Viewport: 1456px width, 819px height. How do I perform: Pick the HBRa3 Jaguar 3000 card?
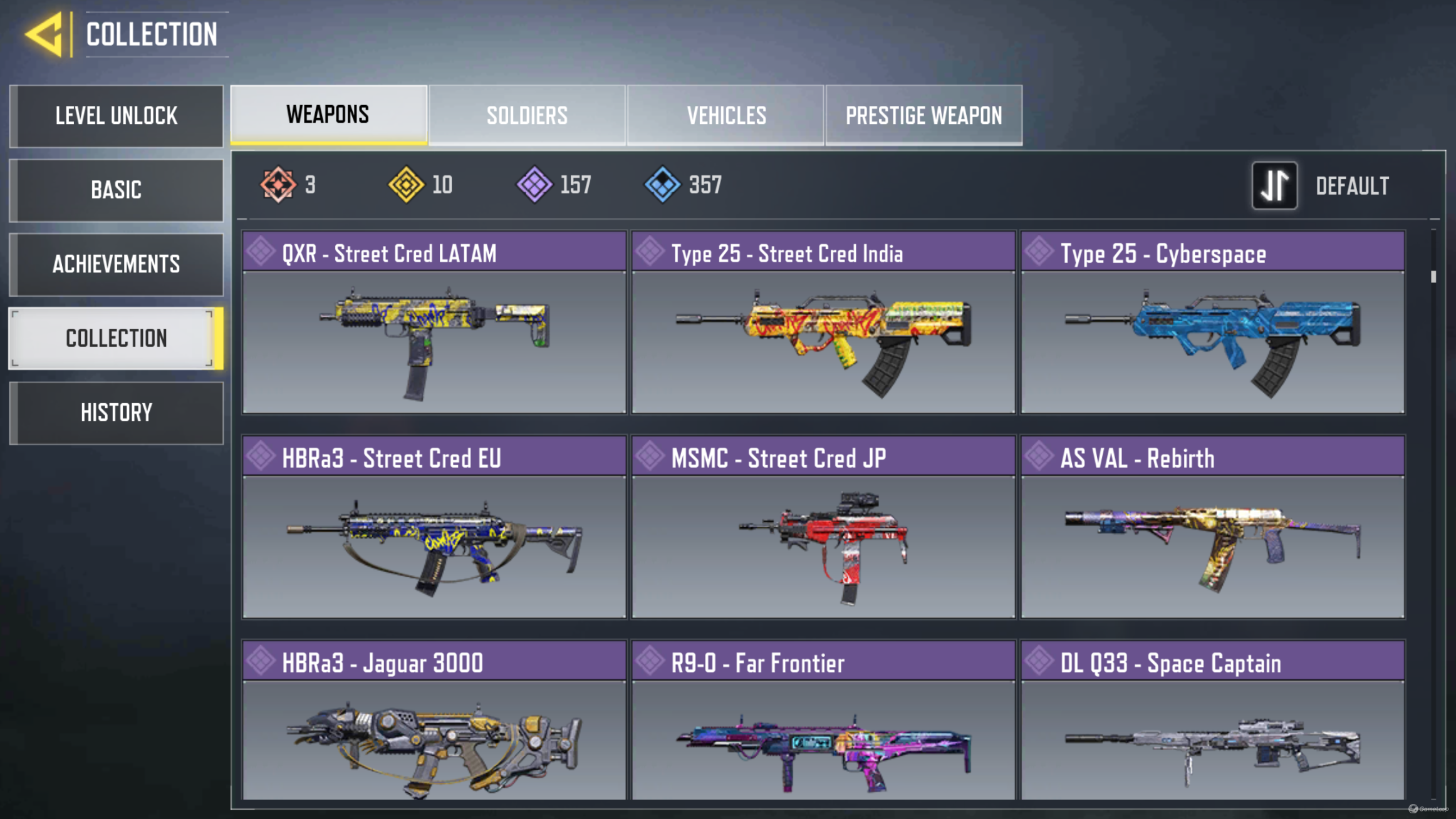(x=434, y=720)
